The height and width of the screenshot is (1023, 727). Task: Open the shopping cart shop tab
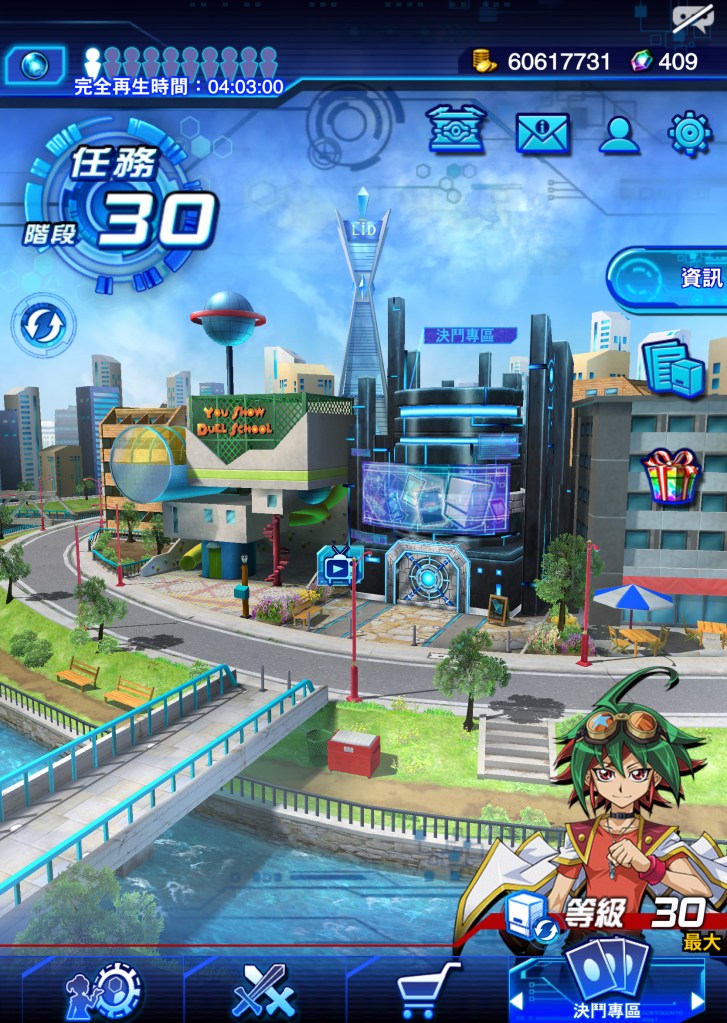(428, 990)
